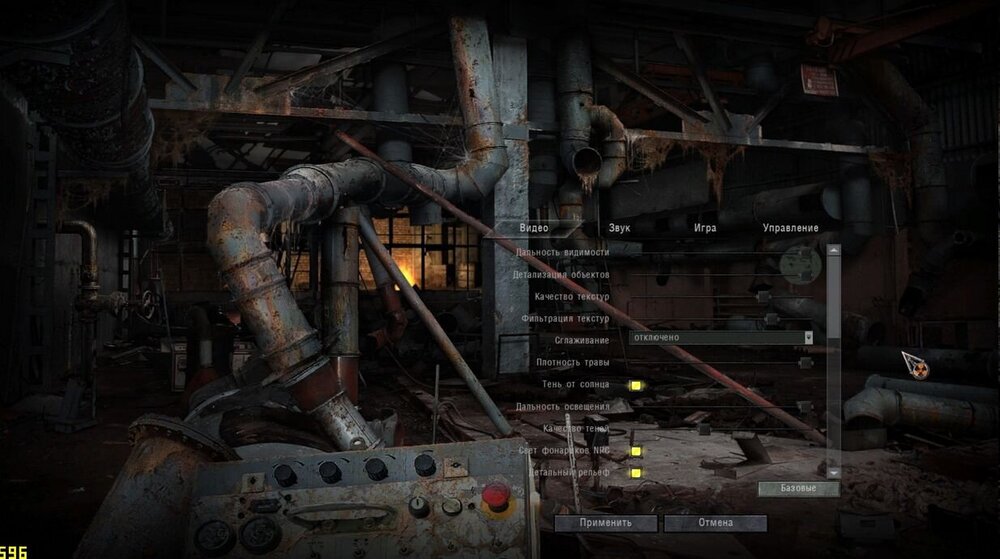1000x559 pixels.
Task: Select the Игра tab
Action: click(x=705, y=228)
